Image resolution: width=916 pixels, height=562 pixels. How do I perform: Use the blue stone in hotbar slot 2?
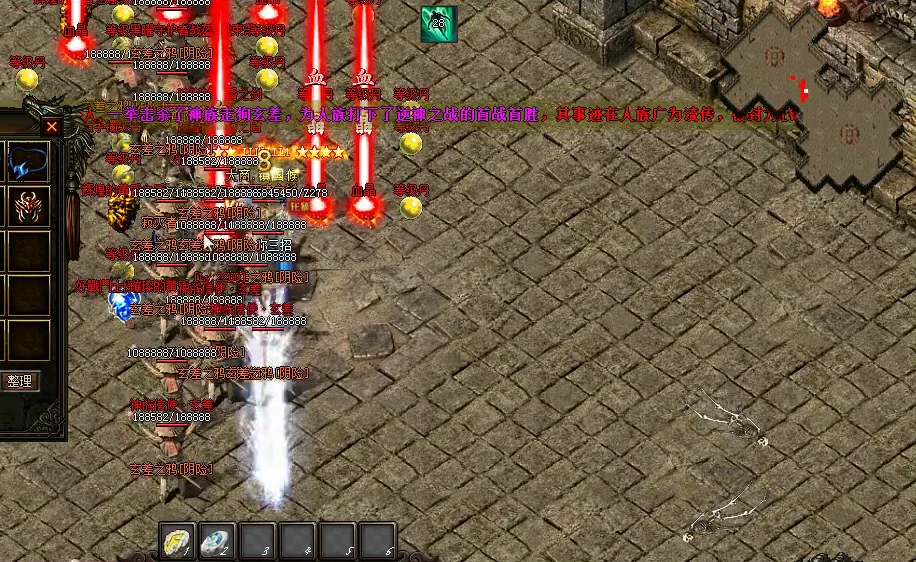tap(217, 541)
